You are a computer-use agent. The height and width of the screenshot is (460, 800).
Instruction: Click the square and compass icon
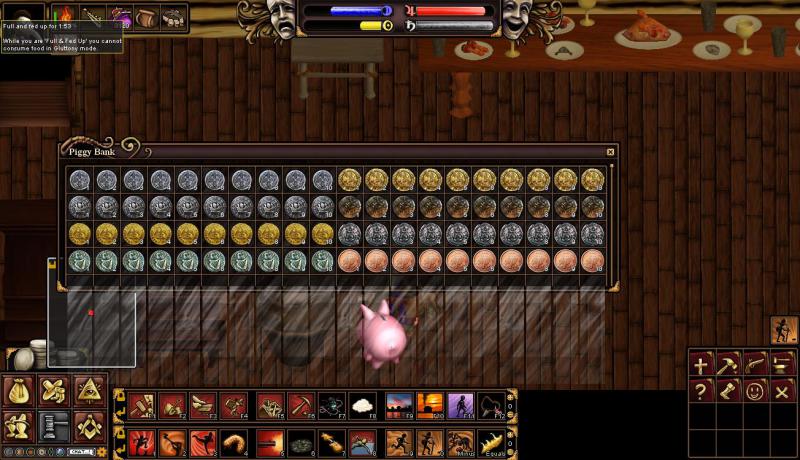pyautogui.click(x=88, y=426)
